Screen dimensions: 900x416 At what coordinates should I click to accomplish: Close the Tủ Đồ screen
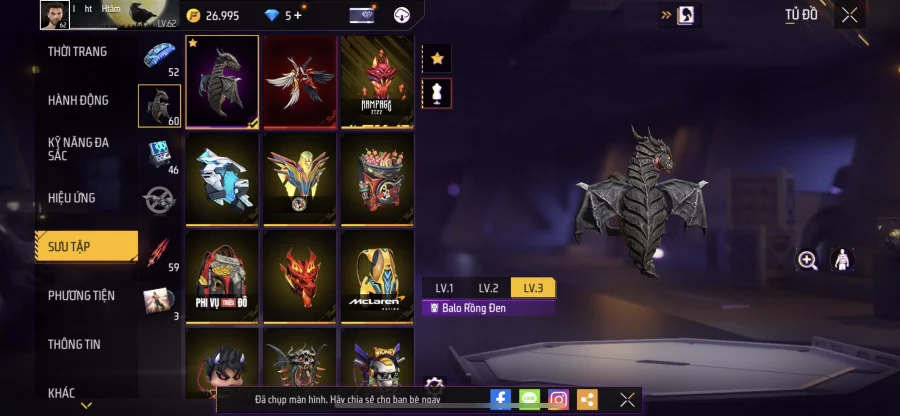pyautogui.click(x=849, y=15)
